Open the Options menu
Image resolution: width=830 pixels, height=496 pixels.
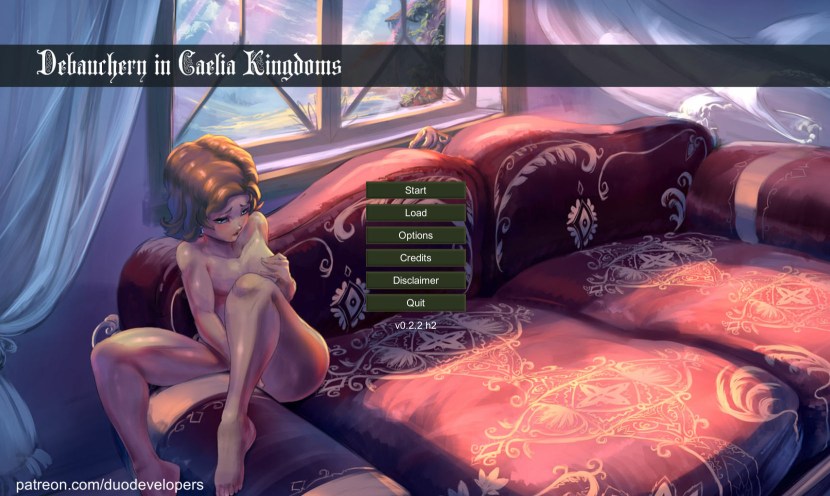(x=415, y=236)
